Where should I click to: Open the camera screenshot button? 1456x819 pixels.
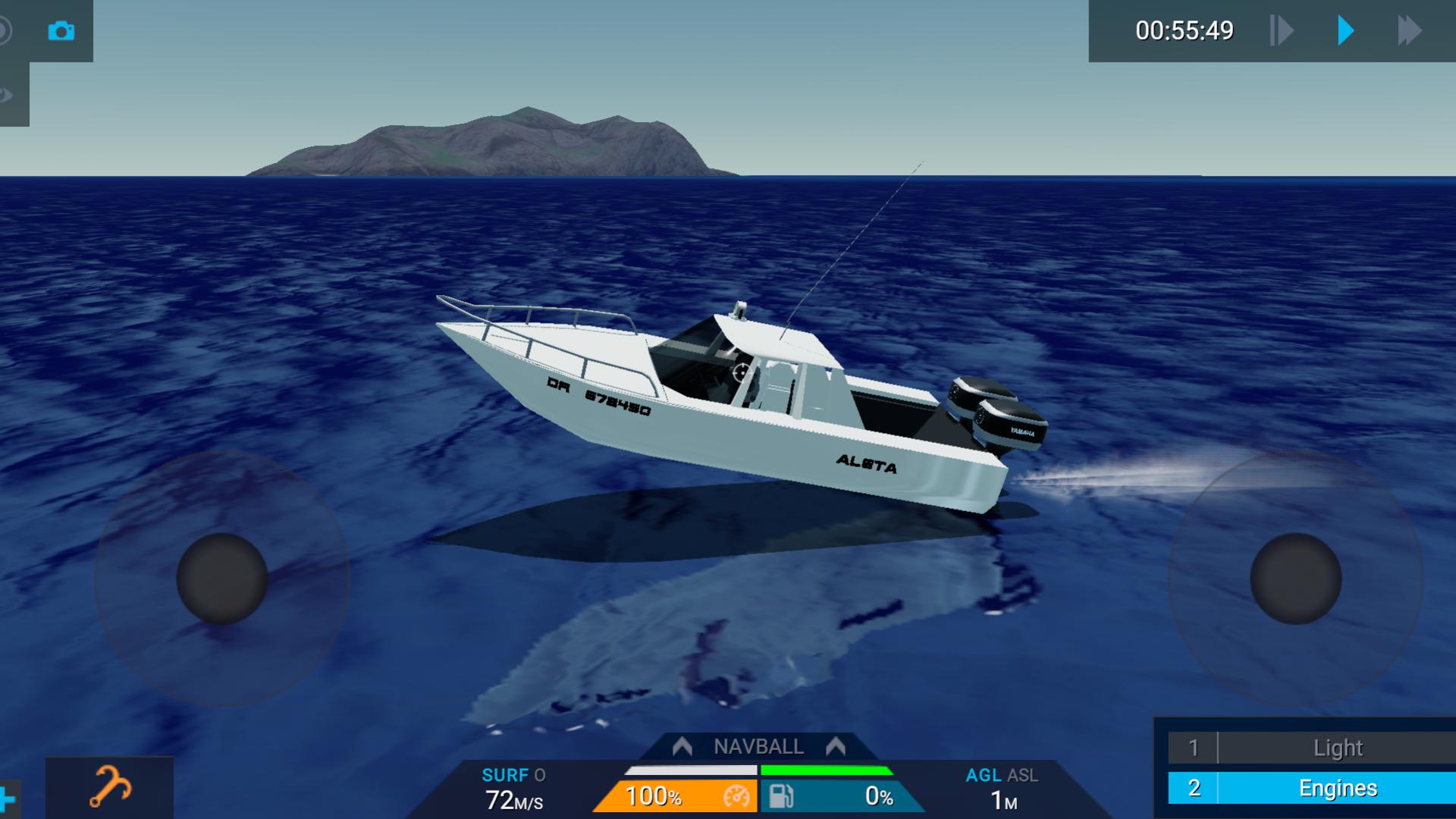coord(61,31)
